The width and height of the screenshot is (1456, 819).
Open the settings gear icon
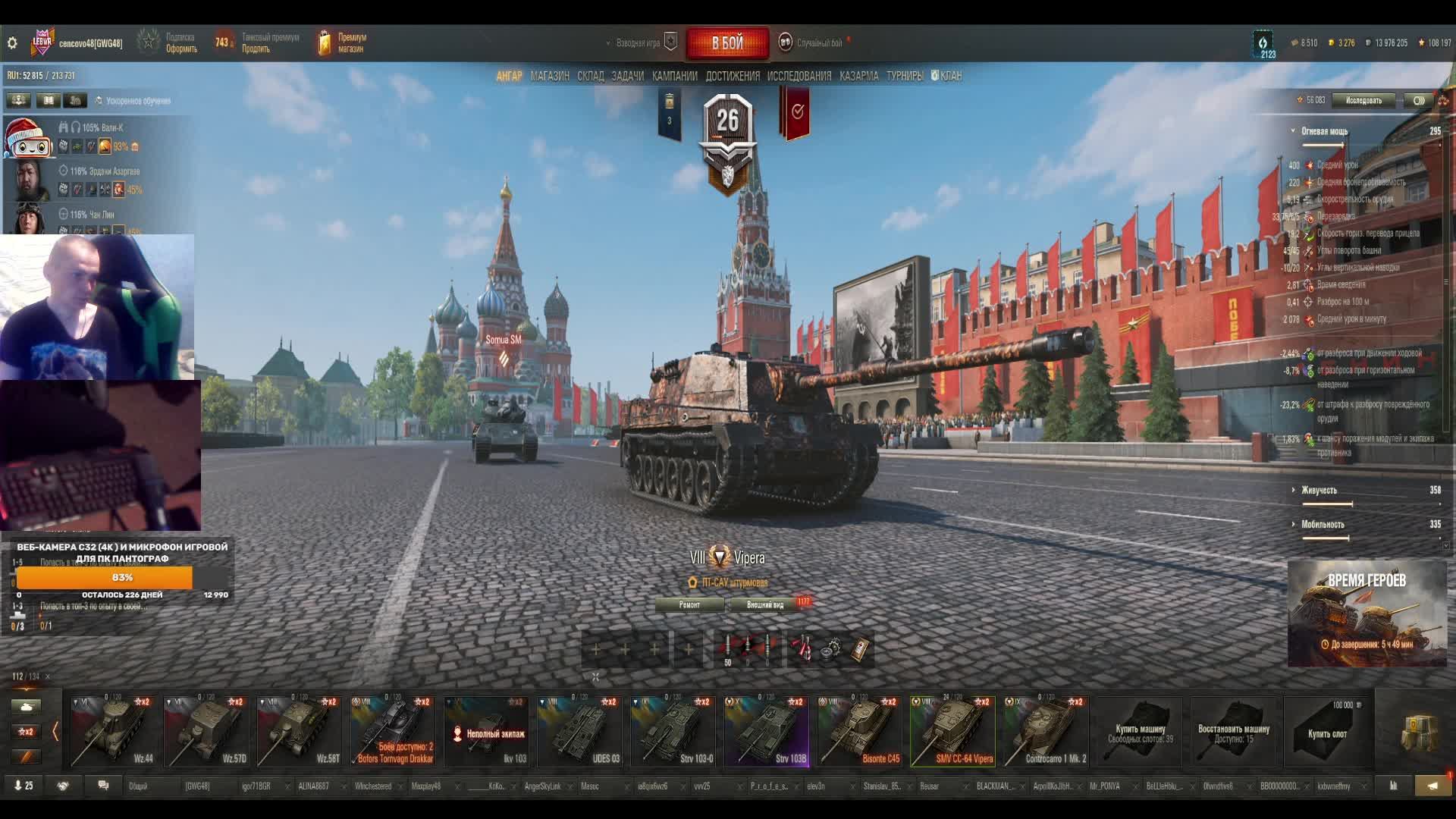click(12, 43)
